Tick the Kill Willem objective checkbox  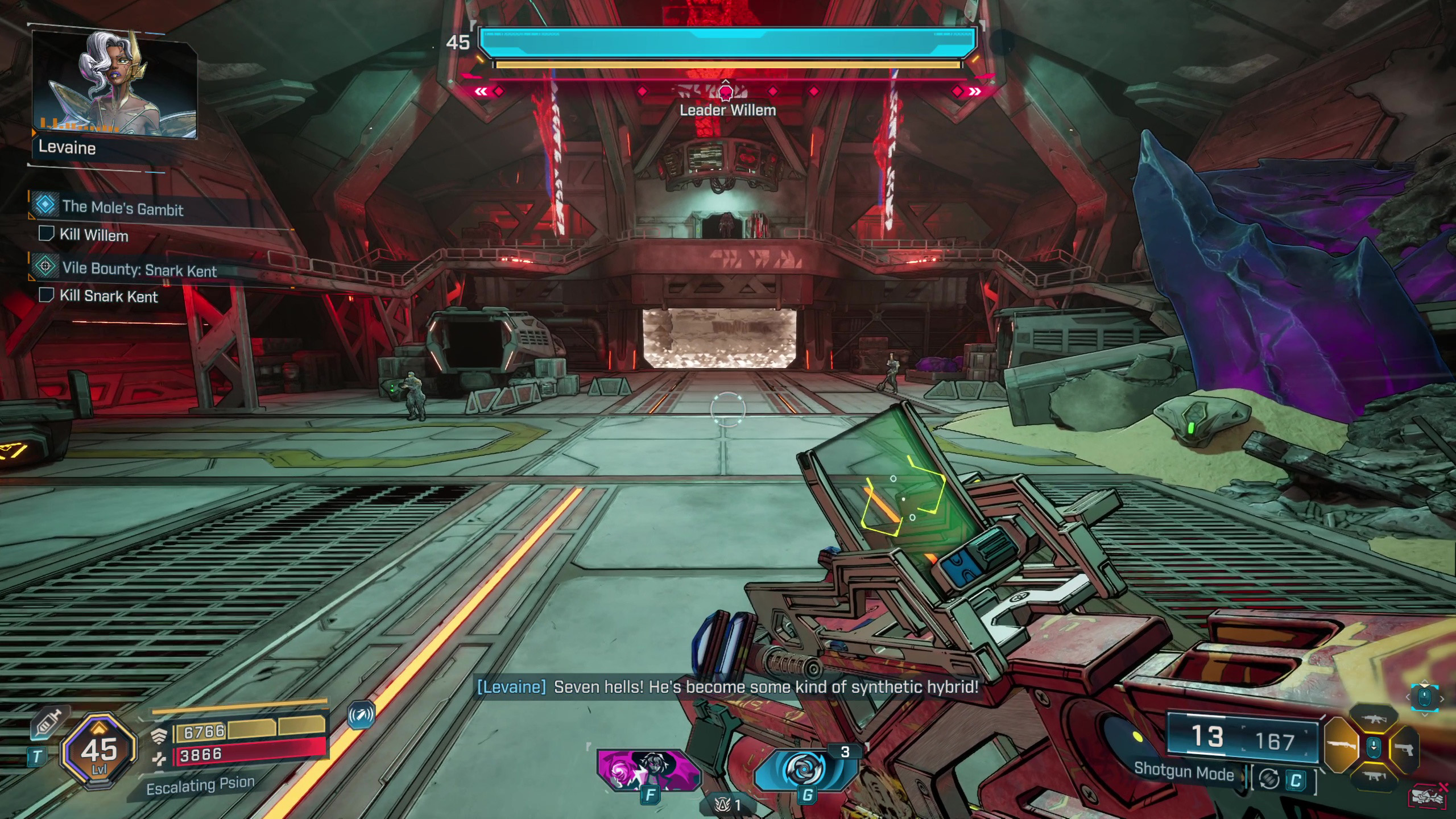point(45,234)
